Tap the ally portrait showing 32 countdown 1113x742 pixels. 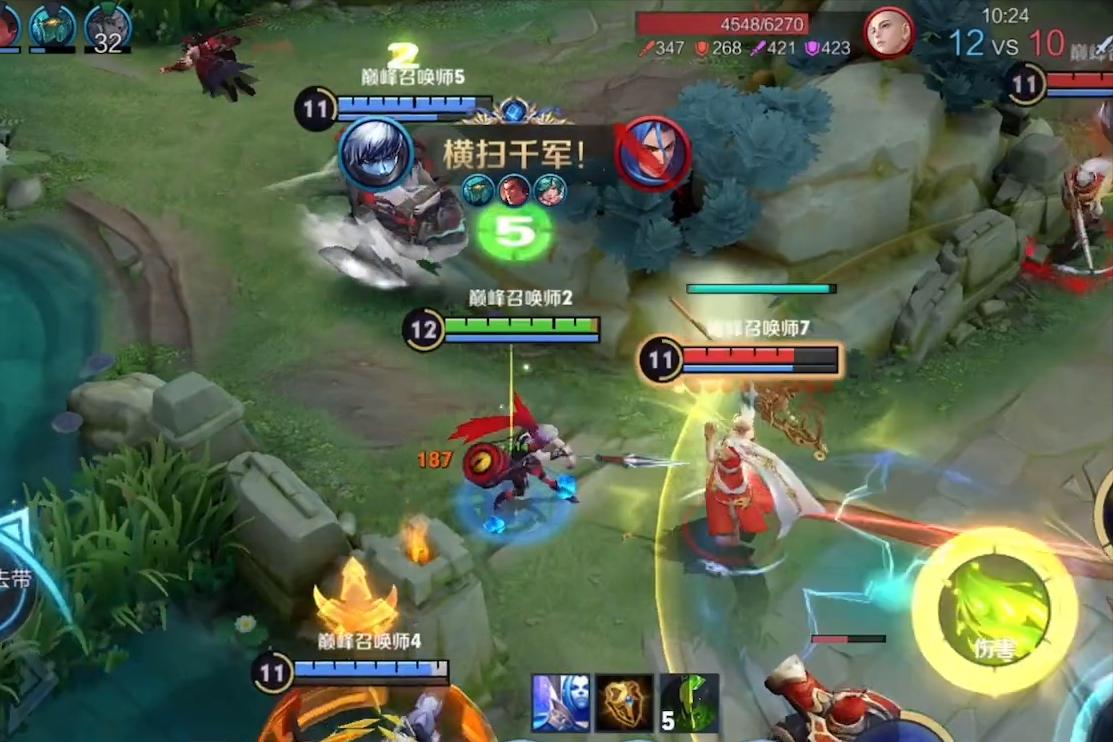click(107, 26)
